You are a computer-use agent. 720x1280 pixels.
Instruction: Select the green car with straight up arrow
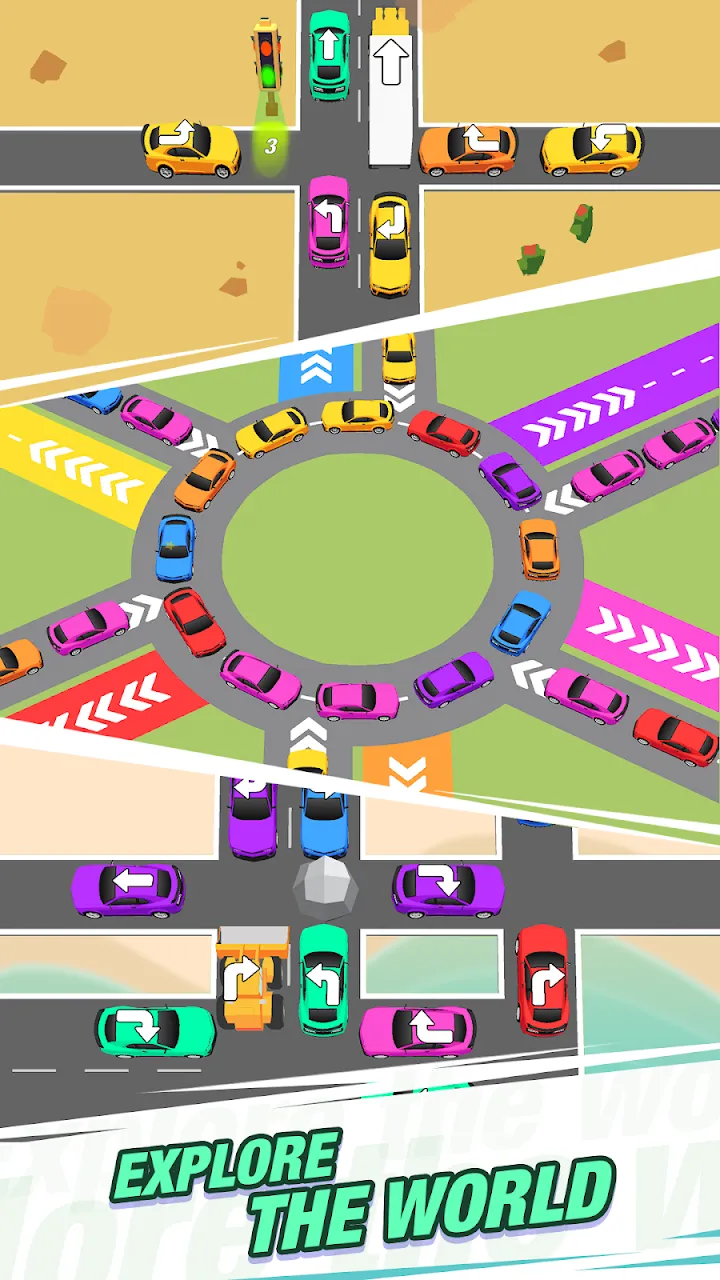pos(329,55)
